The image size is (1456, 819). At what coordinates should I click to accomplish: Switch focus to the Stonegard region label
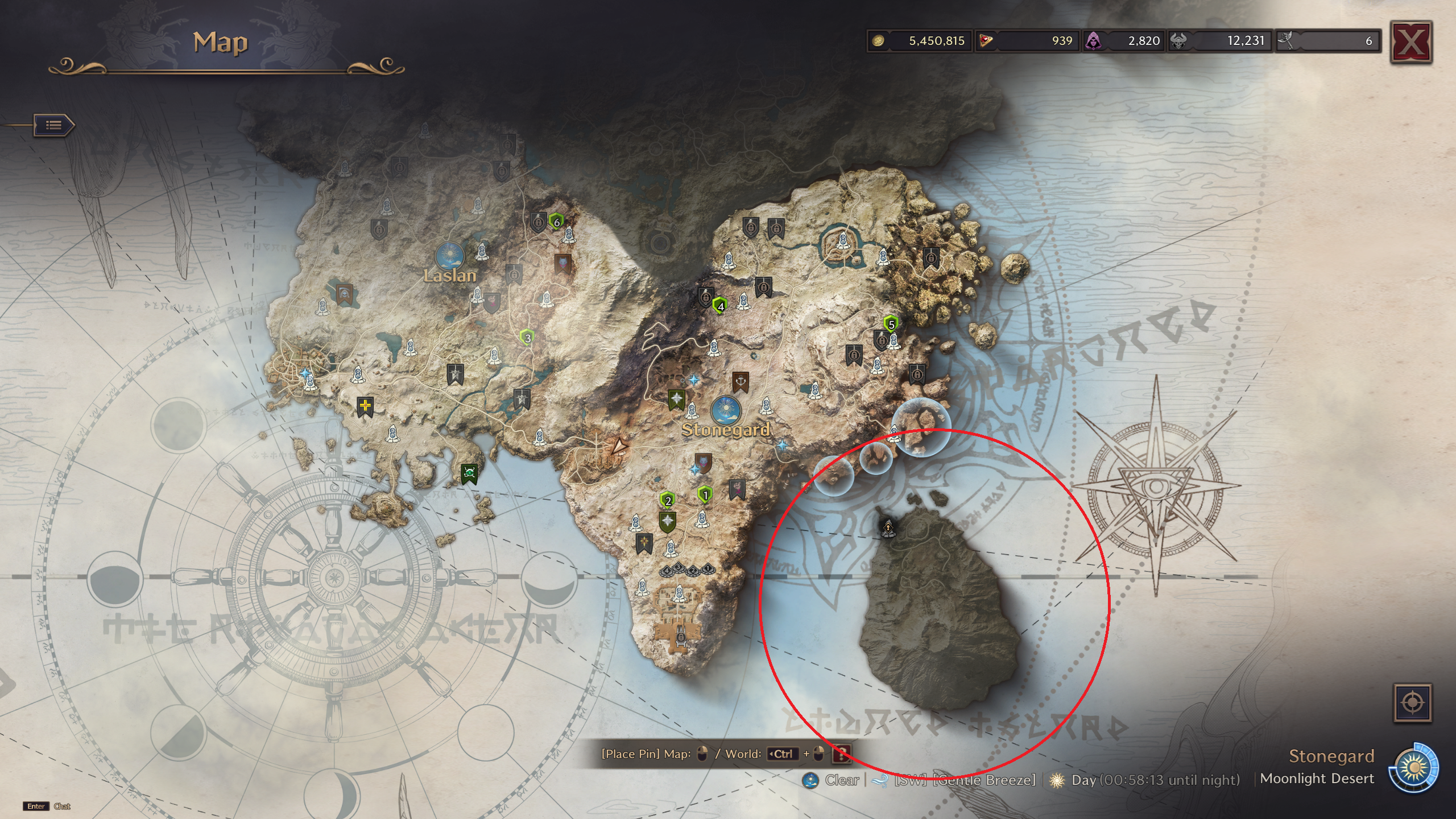pos(1331,756)
